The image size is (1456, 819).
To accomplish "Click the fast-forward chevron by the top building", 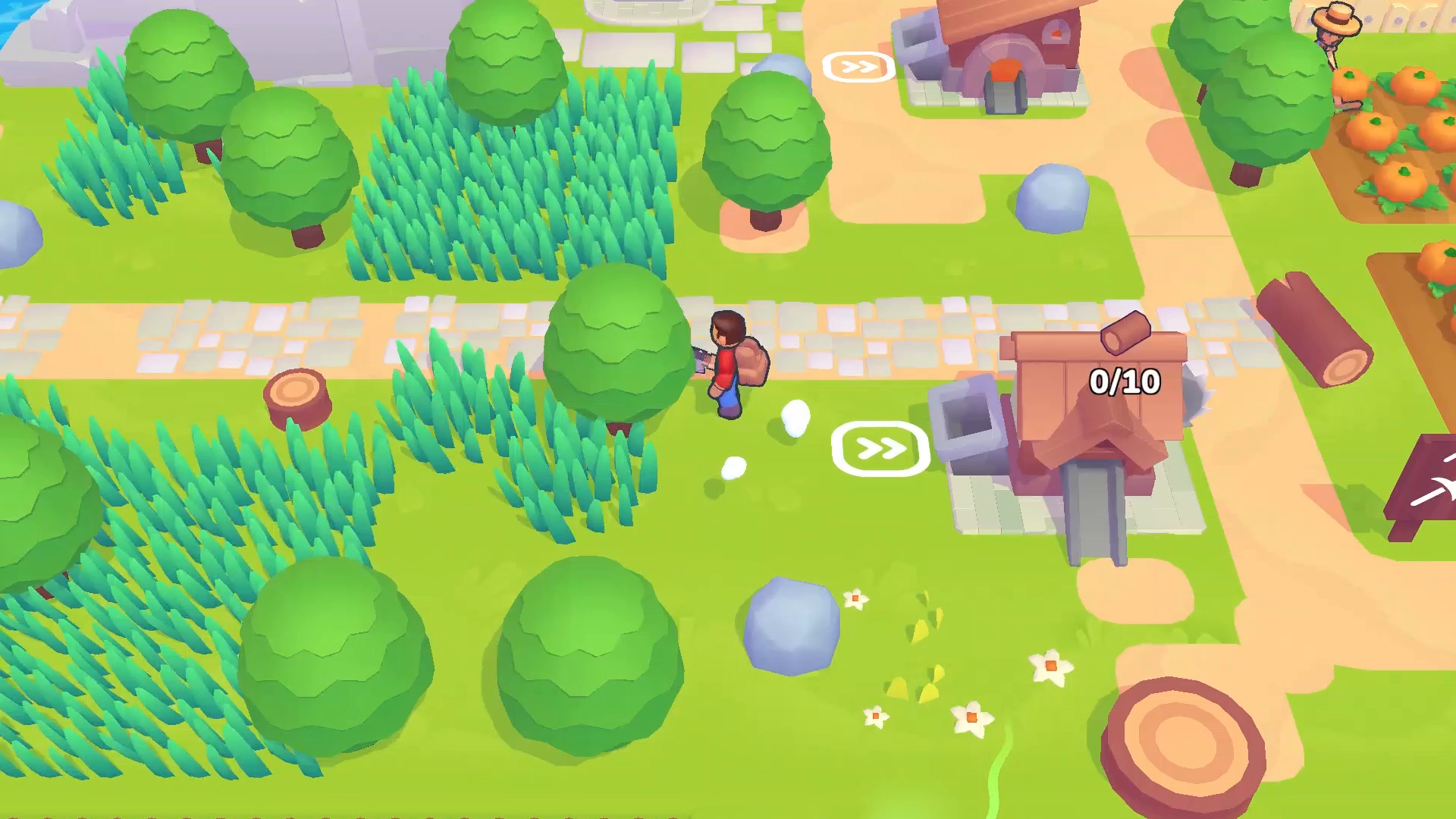I will 858,67.
